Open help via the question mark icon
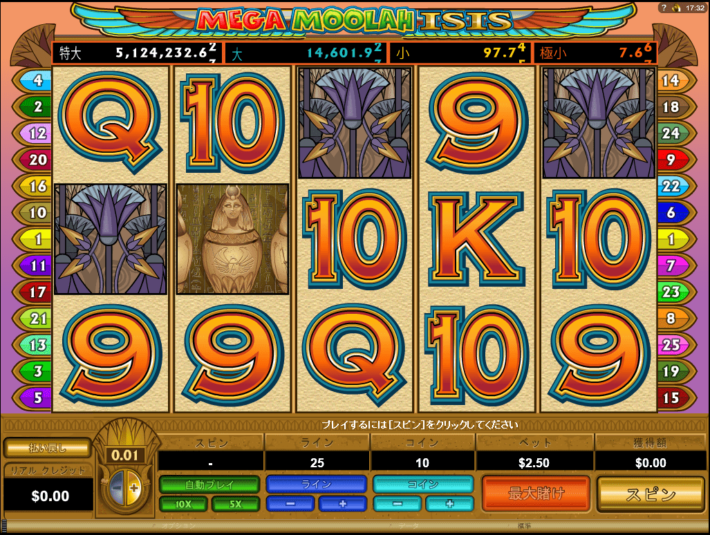The height and width of the screenshot is (535, 710). pyautogui.click(x=662, y=7)
